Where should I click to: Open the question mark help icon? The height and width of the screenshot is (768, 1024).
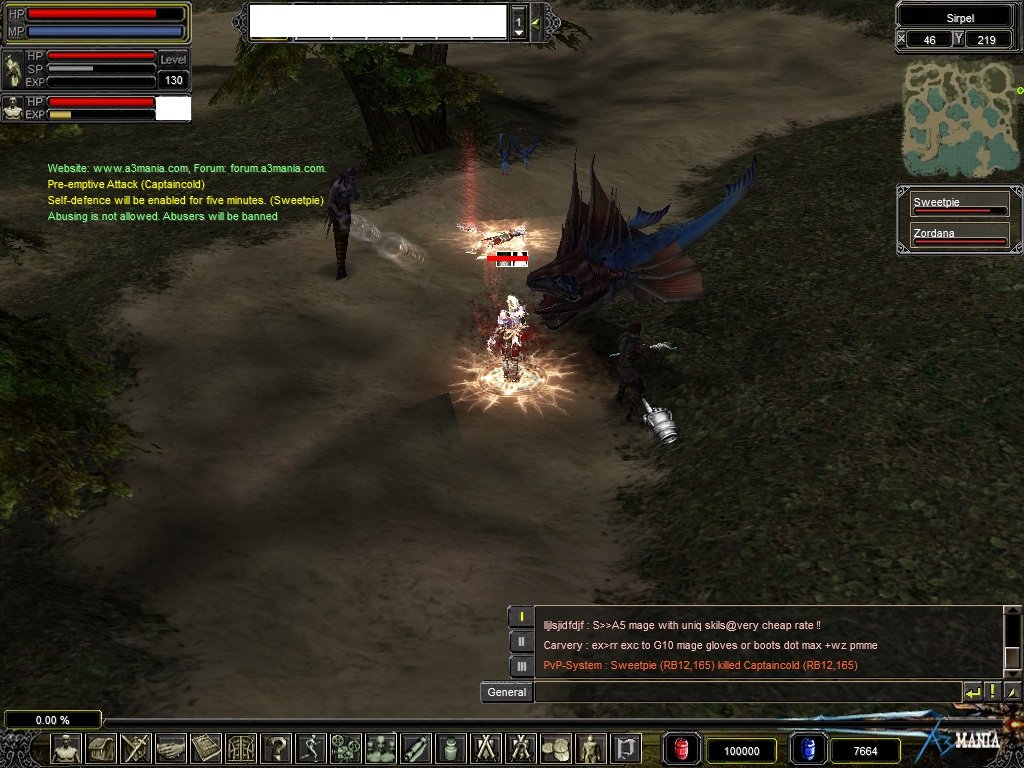click(276, 748)
